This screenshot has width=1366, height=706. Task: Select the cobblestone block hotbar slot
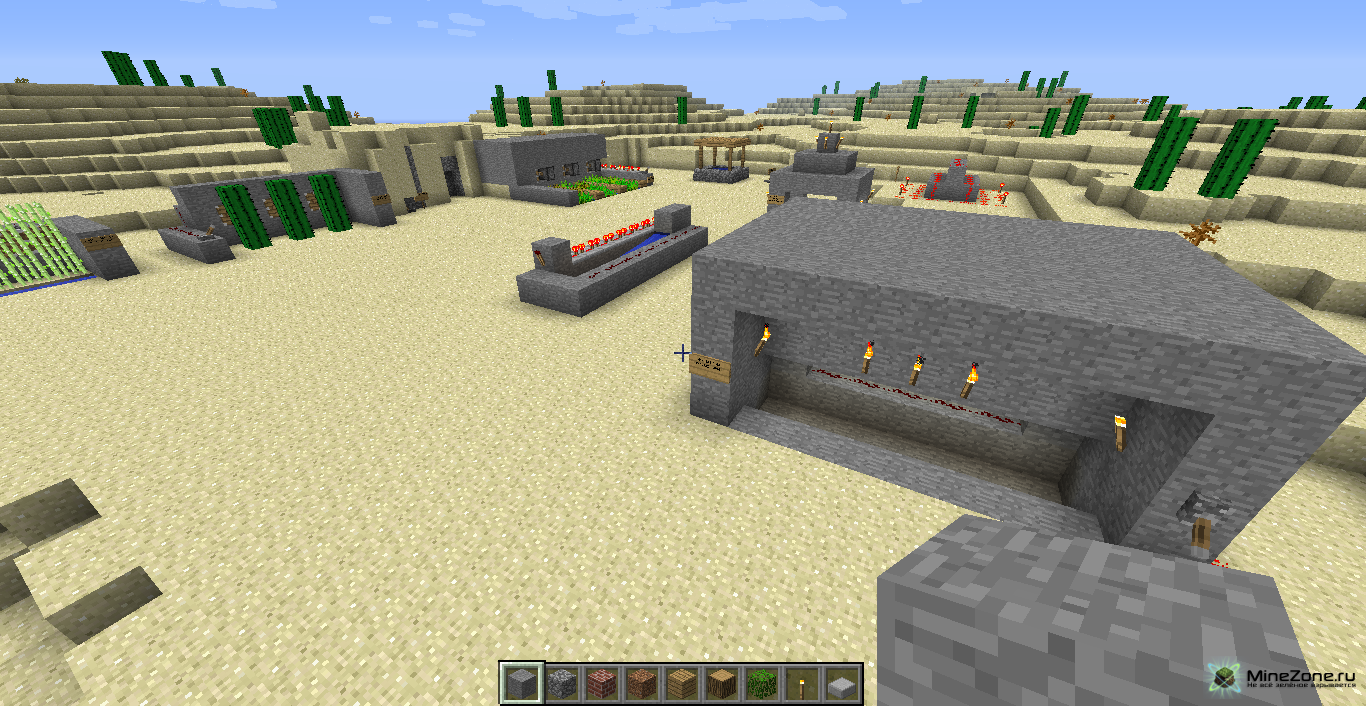[x=560, y=684]
